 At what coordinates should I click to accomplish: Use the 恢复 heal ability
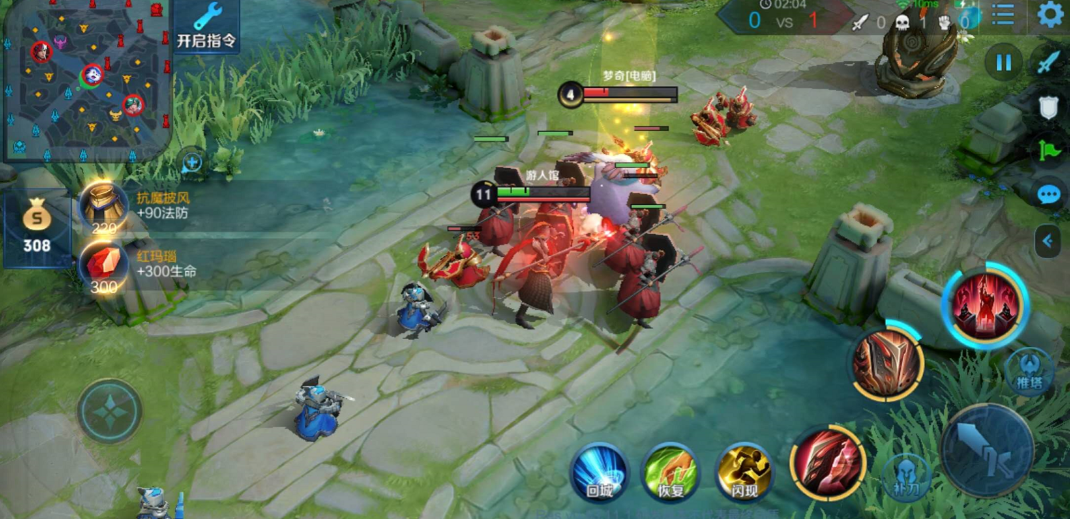tap(670, 472)
